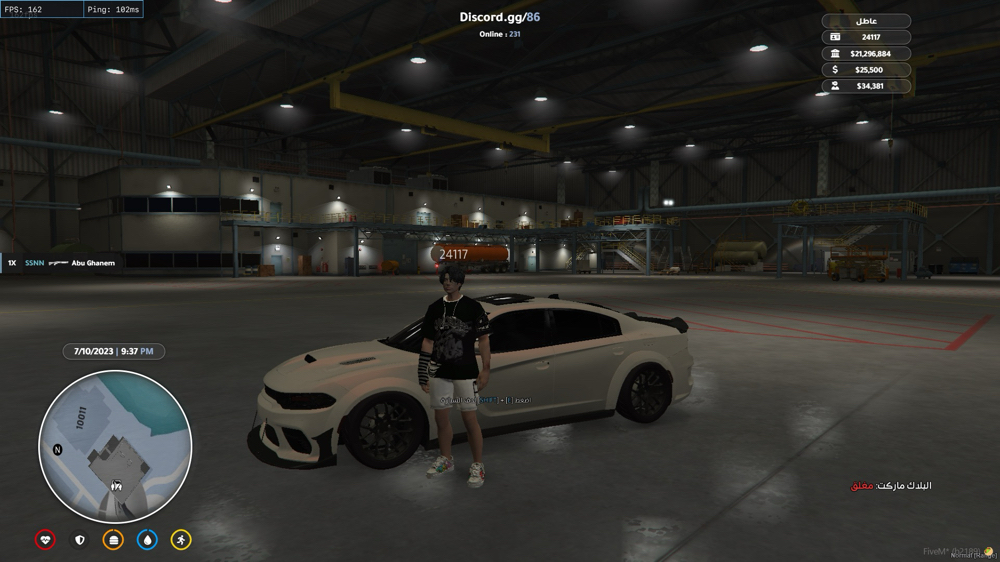Select the bank balance icon
Viewport: 1000px width, 562px height.
pyautogui.click(x=836, y=53)
